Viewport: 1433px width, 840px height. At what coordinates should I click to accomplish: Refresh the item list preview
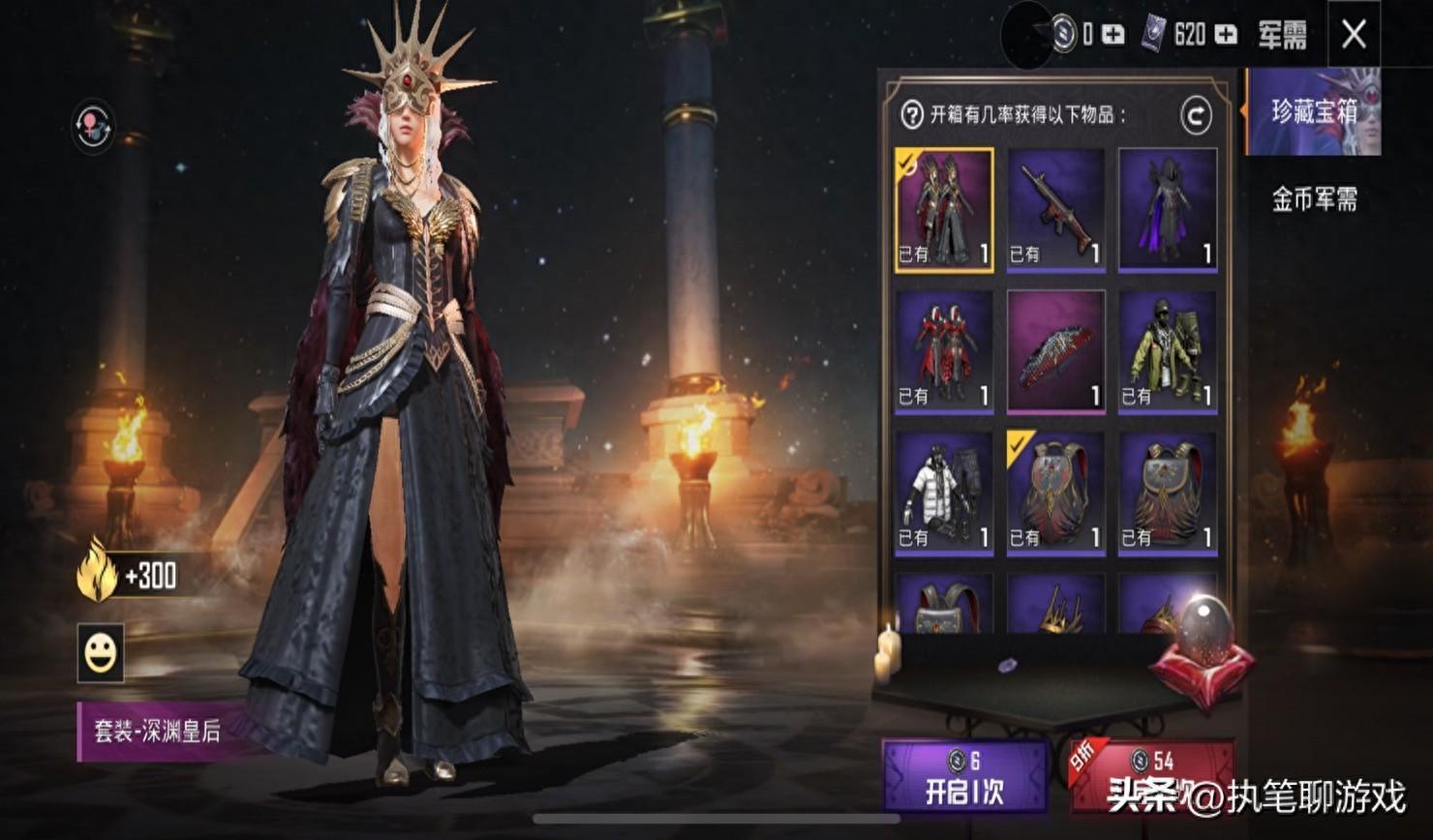click(x=1196, y=116)
